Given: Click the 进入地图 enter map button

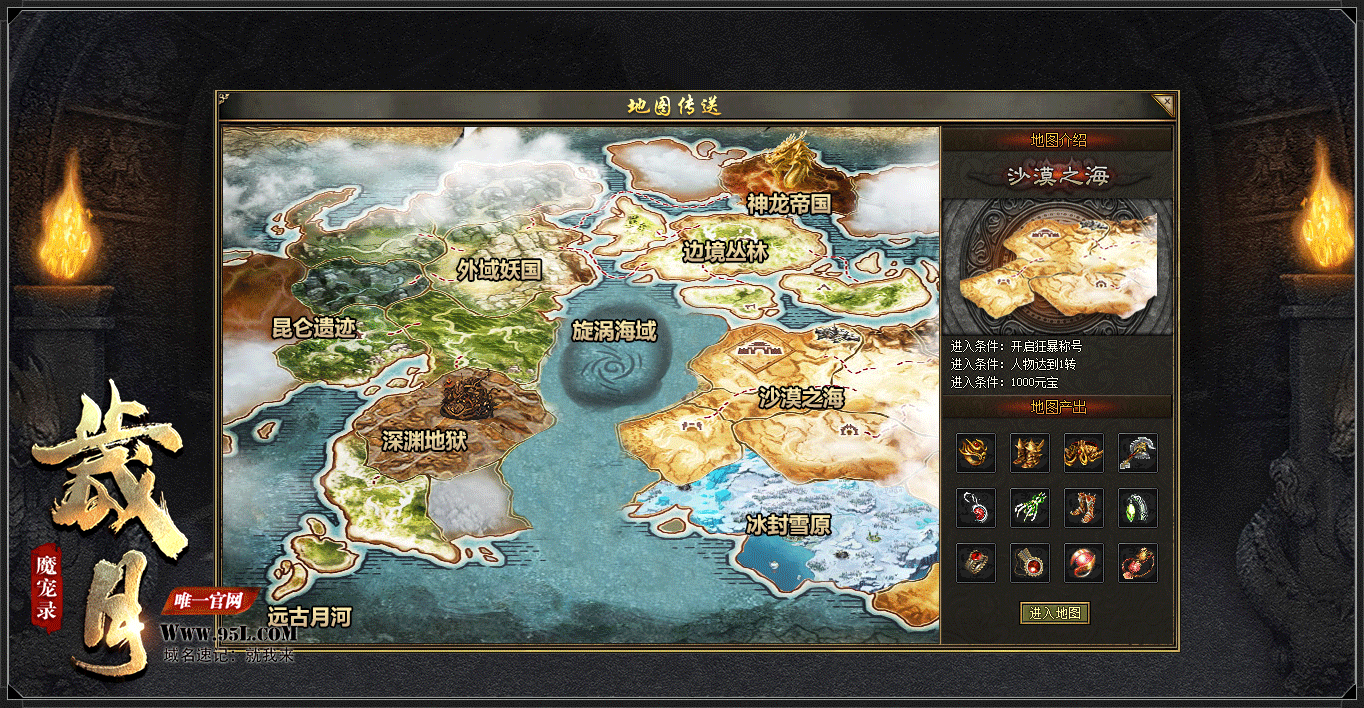Looking at the screenshot, I should pos(1055,613).
